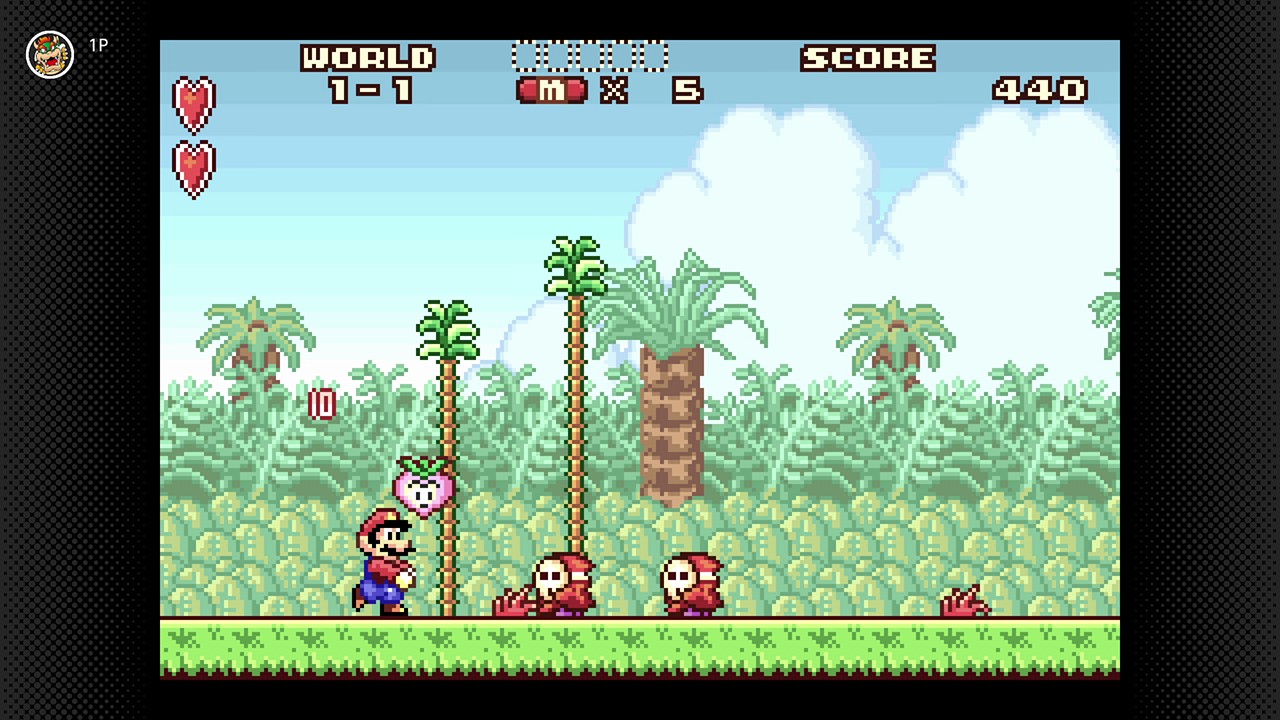Click the 440 score value
This screenshot has height=720, width=1280.
coord(1040,90)
